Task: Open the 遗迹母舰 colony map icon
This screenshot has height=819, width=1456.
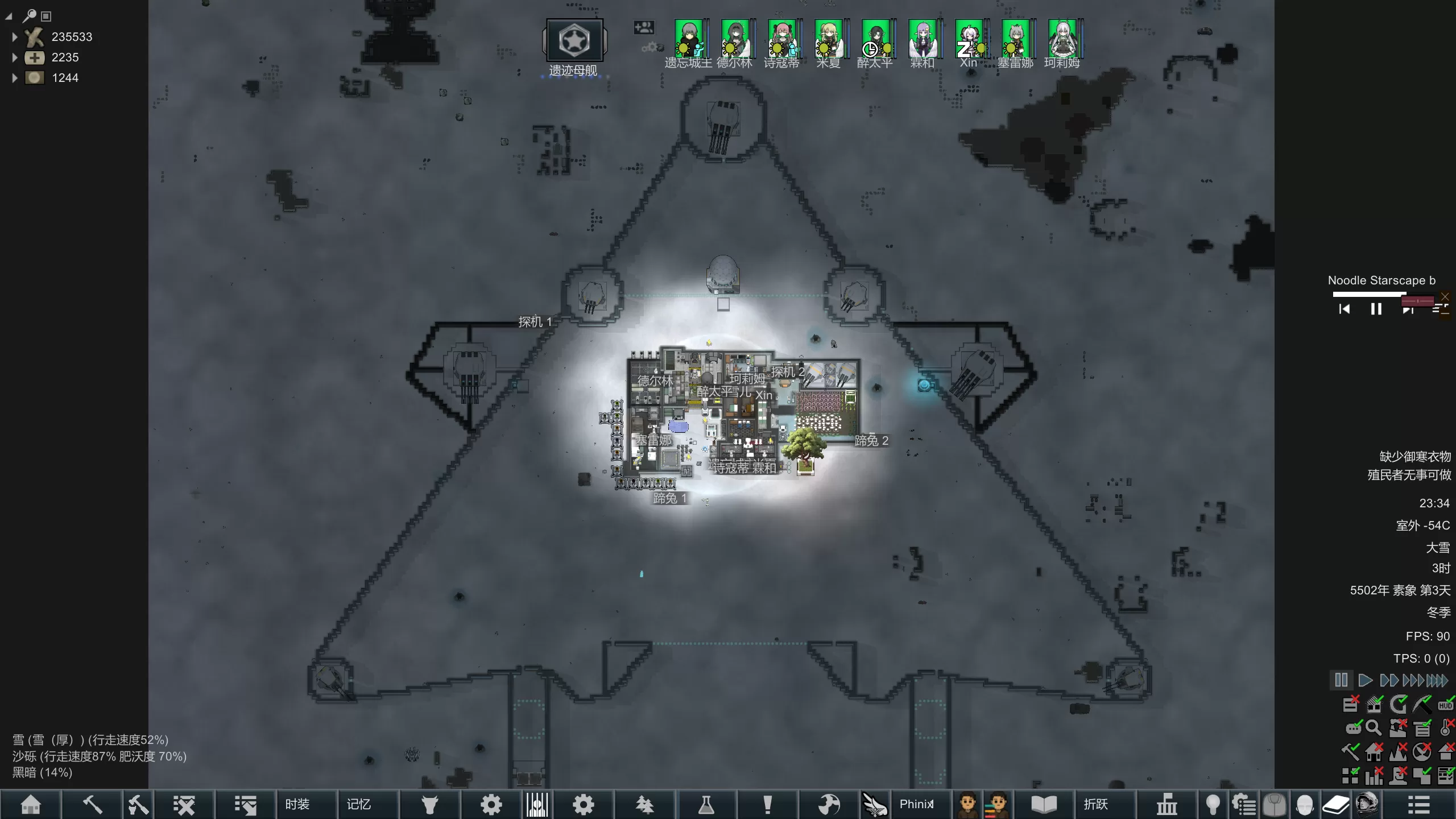Action: [574, 40]
